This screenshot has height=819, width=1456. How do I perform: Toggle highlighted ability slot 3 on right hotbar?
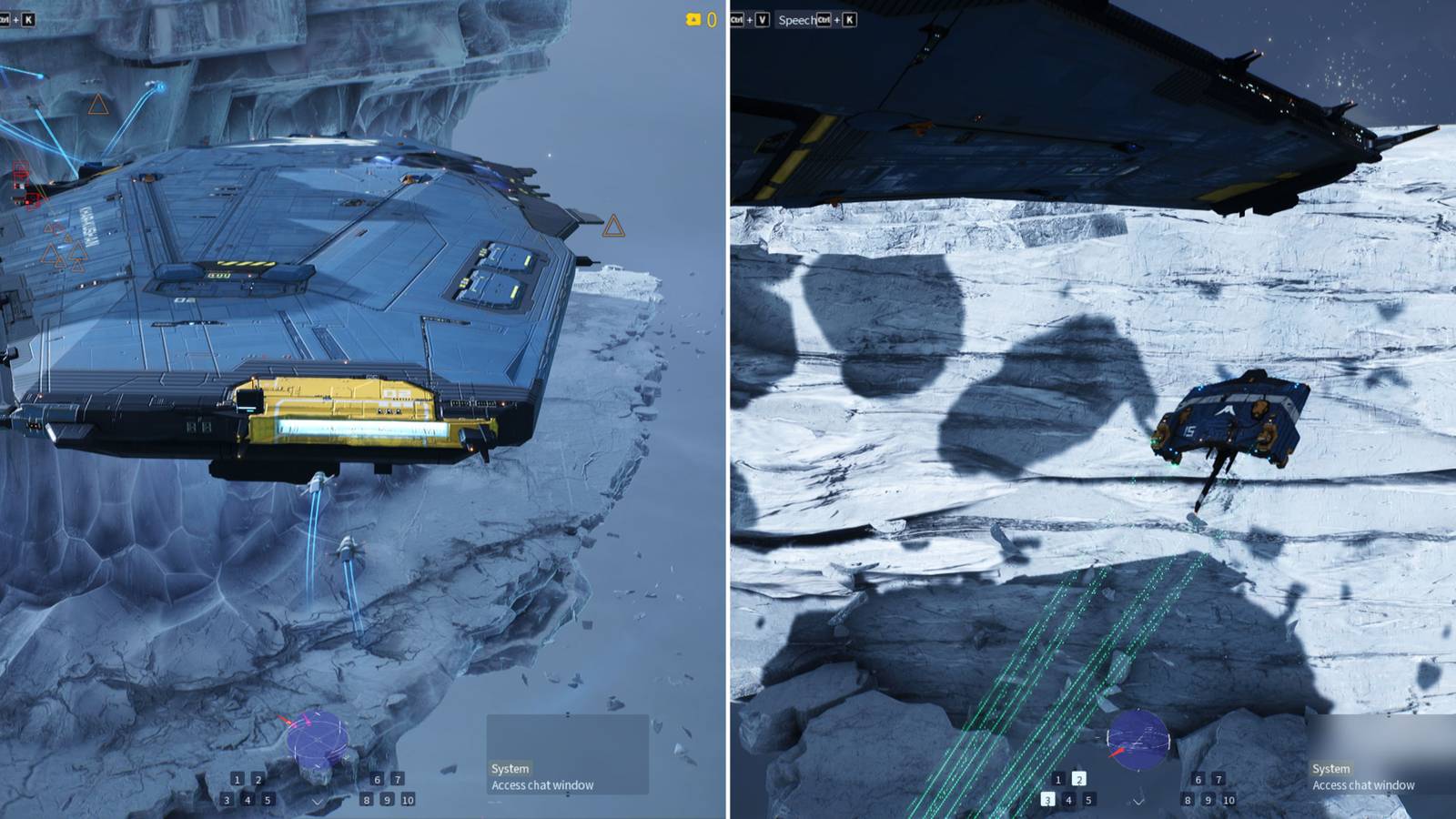[1047, 800]
